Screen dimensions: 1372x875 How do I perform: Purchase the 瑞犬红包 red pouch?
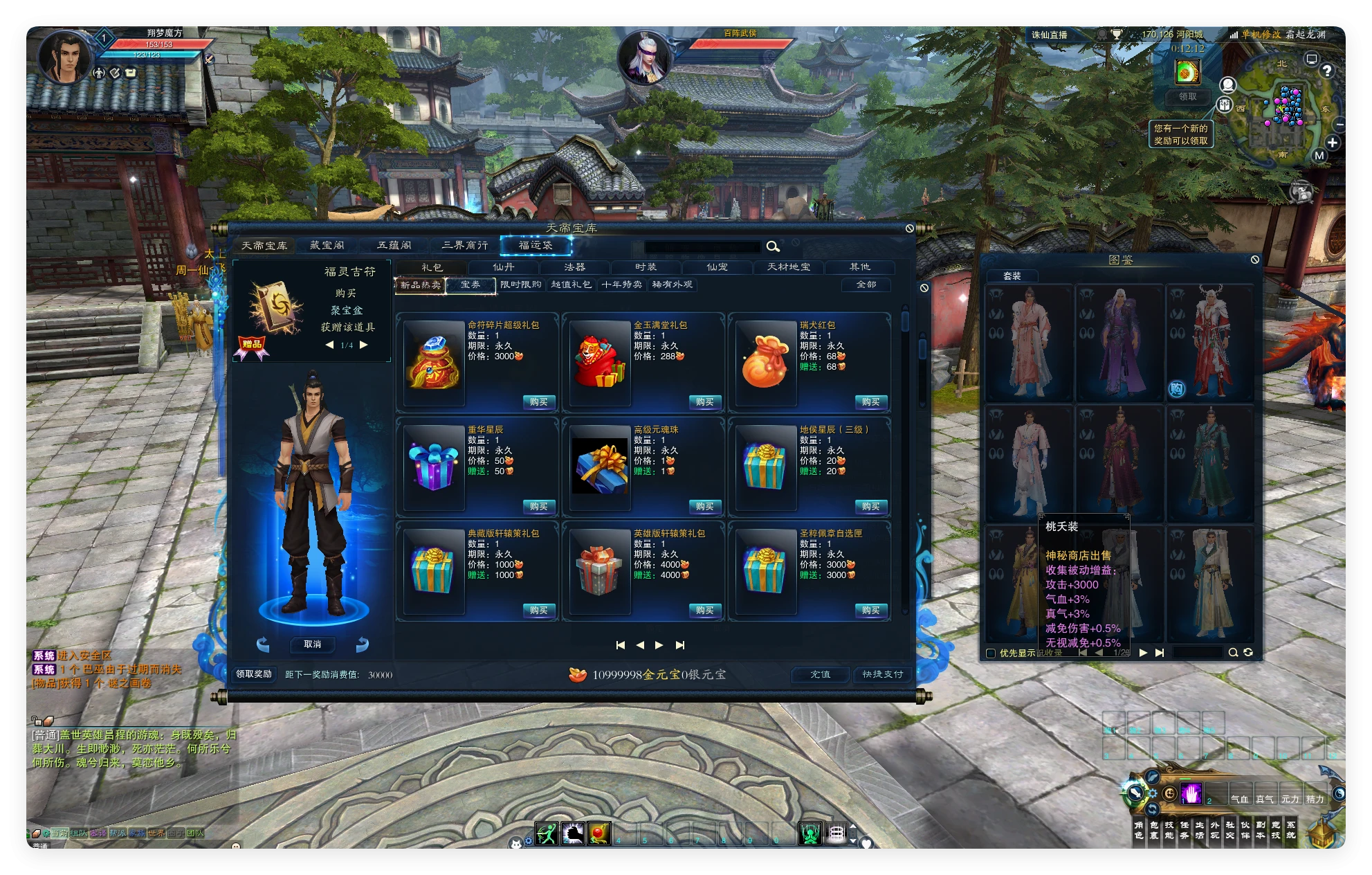[870, 402]
